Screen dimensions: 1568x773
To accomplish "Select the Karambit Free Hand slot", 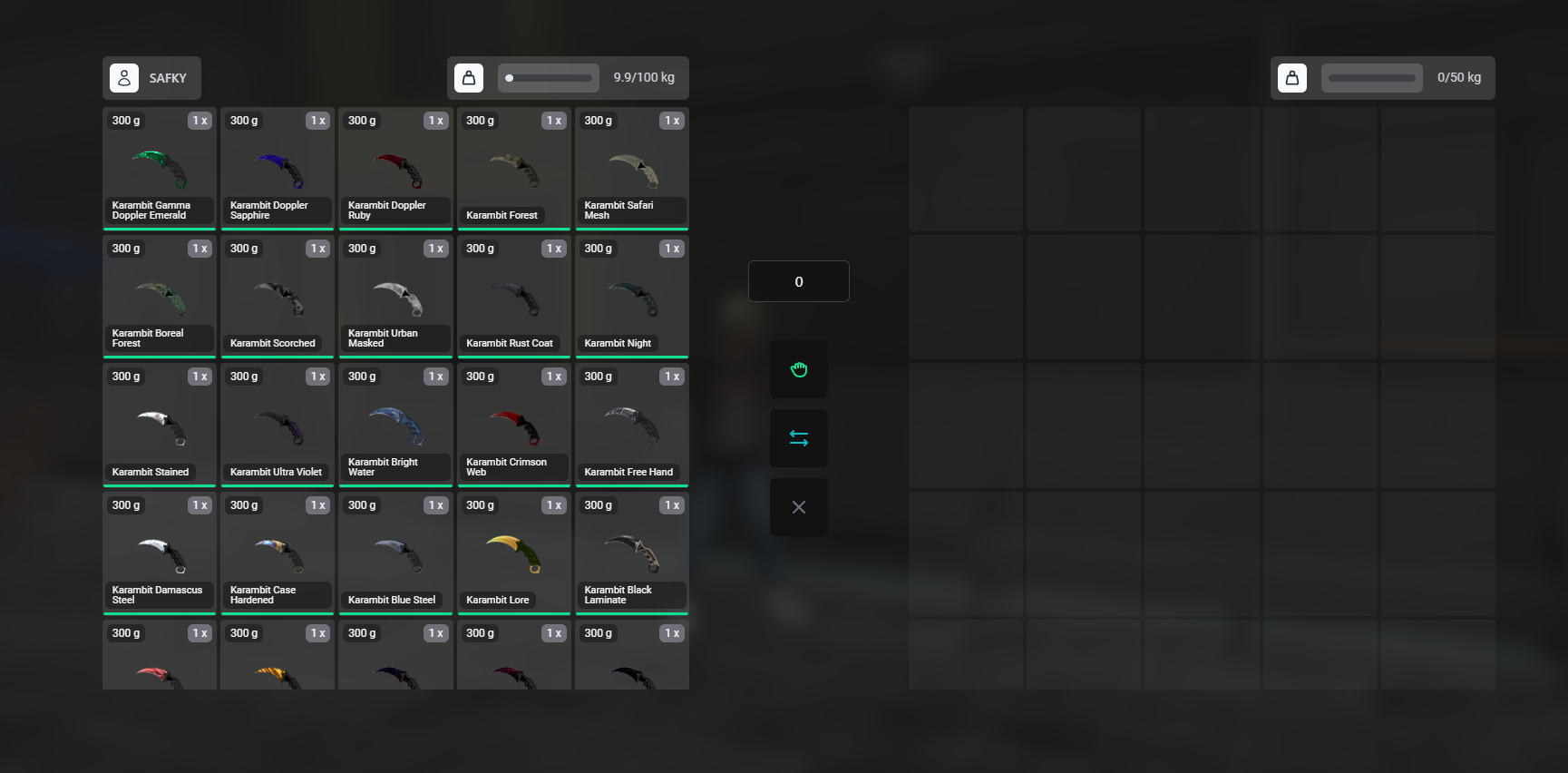I will pyautogui.click(x=631, y=425).
